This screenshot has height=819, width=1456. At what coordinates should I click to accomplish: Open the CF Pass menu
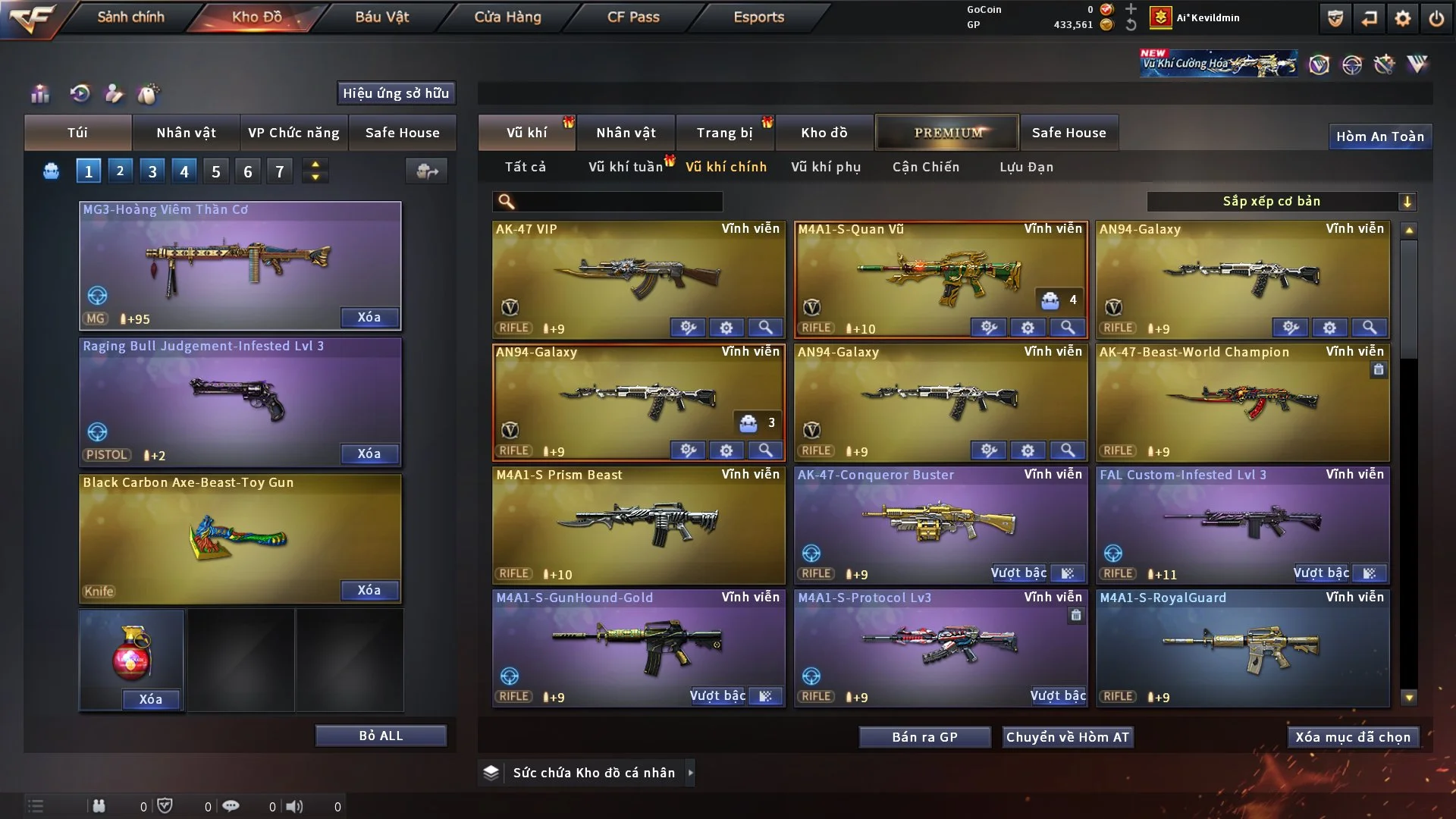click(633, 17)
